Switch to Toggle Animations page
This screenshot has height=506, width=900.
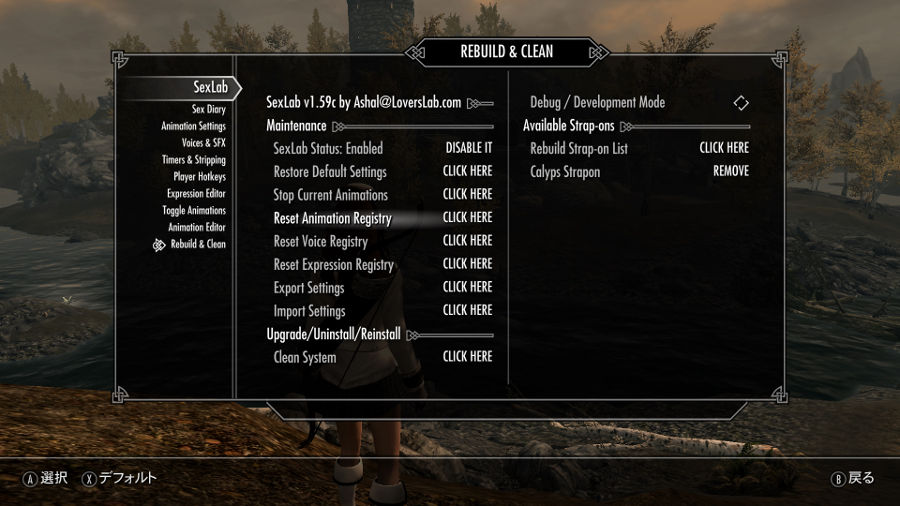[x=194, y=211]
